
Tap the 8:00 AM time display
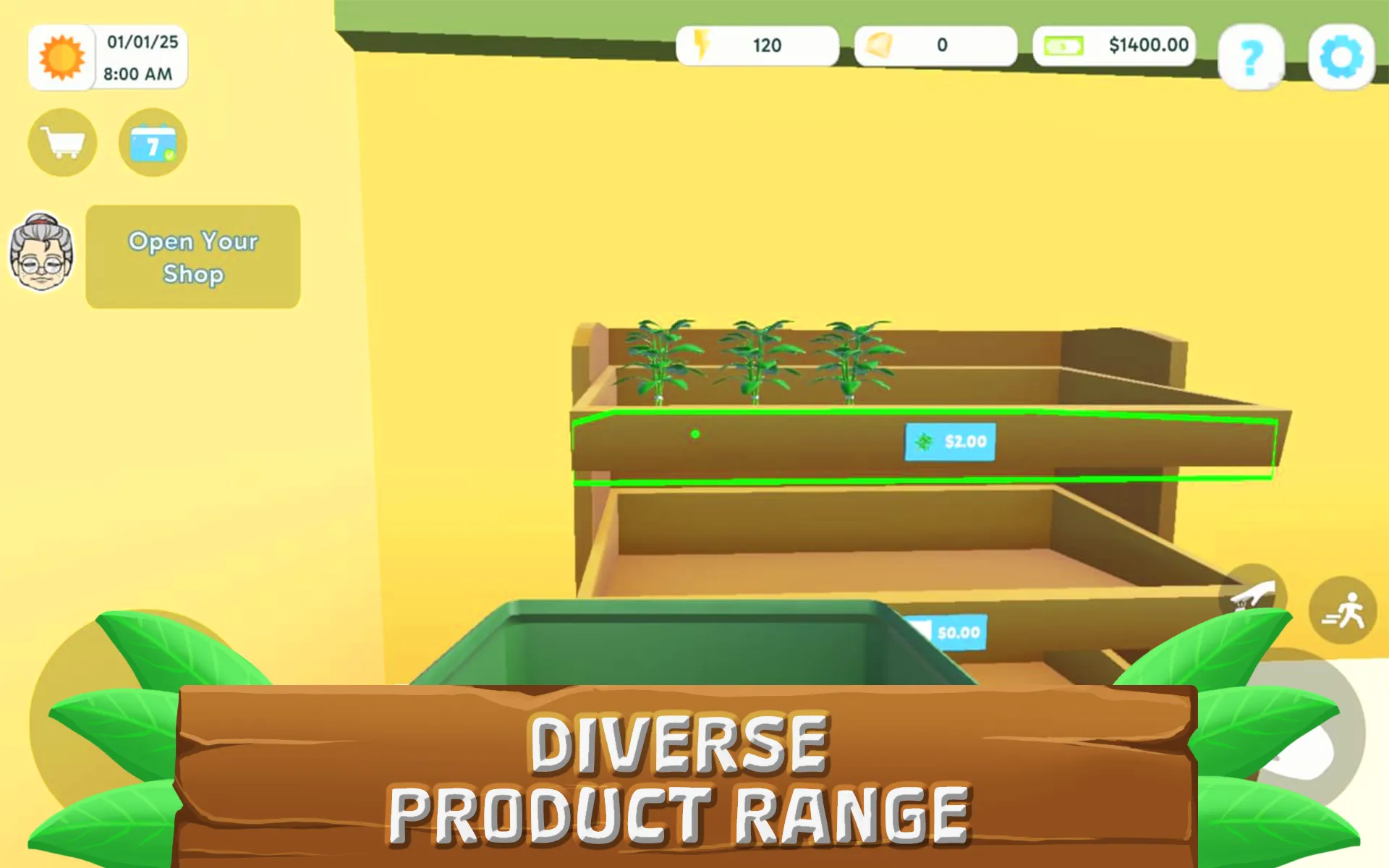tap(137, 72)
